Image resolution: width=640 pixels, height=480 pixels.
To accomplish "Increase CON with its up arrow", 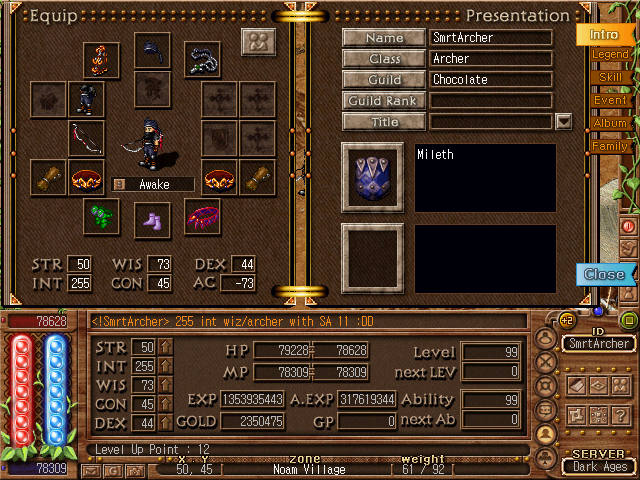I will [166, 404].
